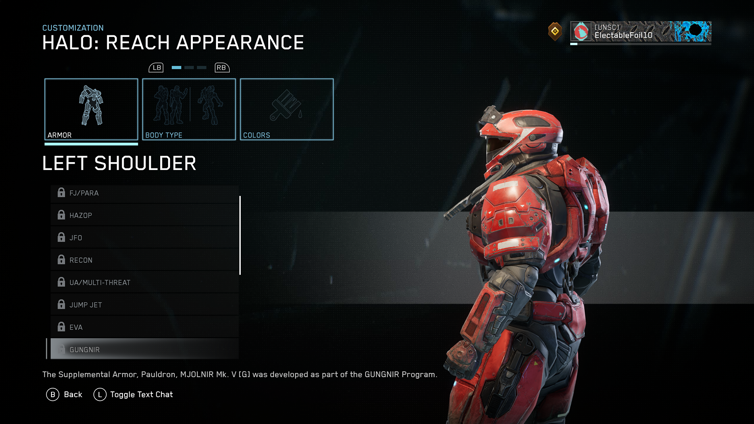Select the Armor category tile
Screen dimensions: 754x424
[91, 109]
